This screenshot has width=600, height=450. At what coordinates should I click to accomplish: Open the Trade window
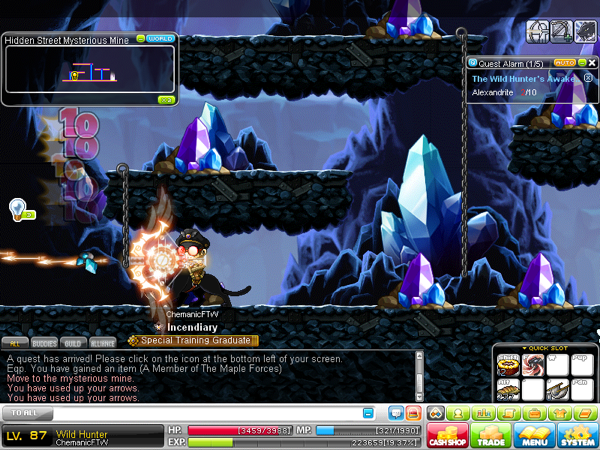(x=491, y=436)
